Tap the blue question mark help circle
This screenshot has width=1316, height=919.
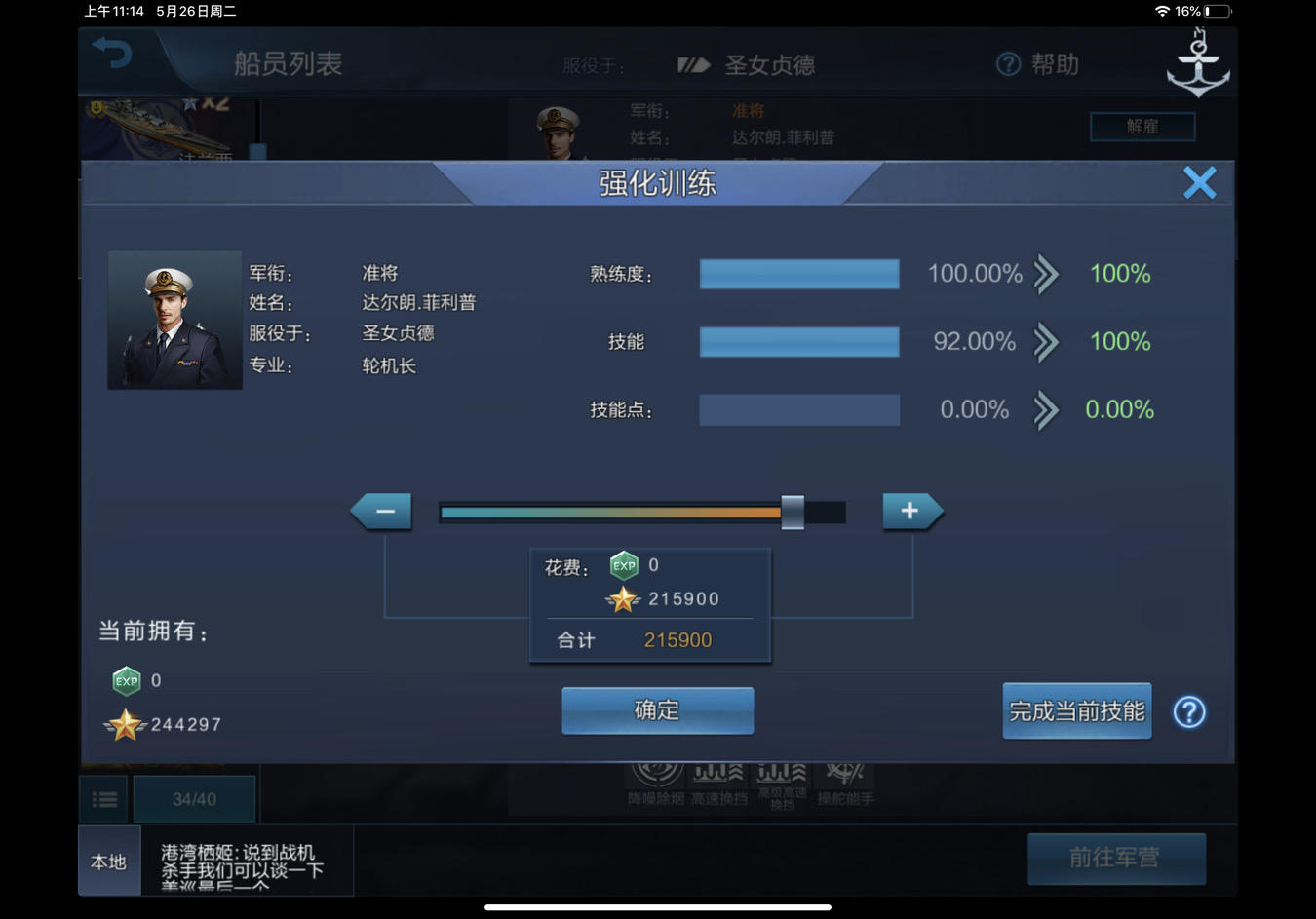[x=1188, y=712]
